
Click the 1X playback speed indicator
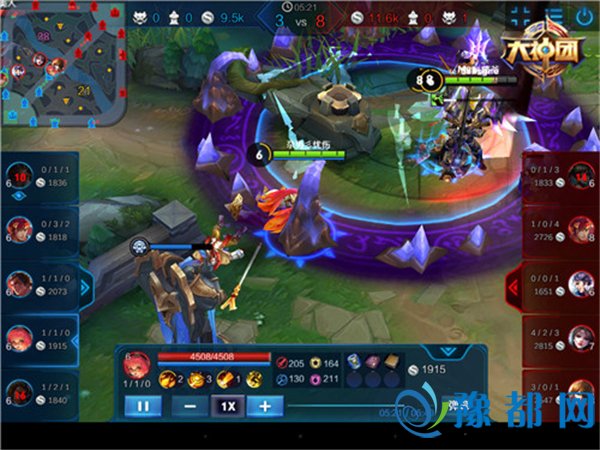pos(228,407)
